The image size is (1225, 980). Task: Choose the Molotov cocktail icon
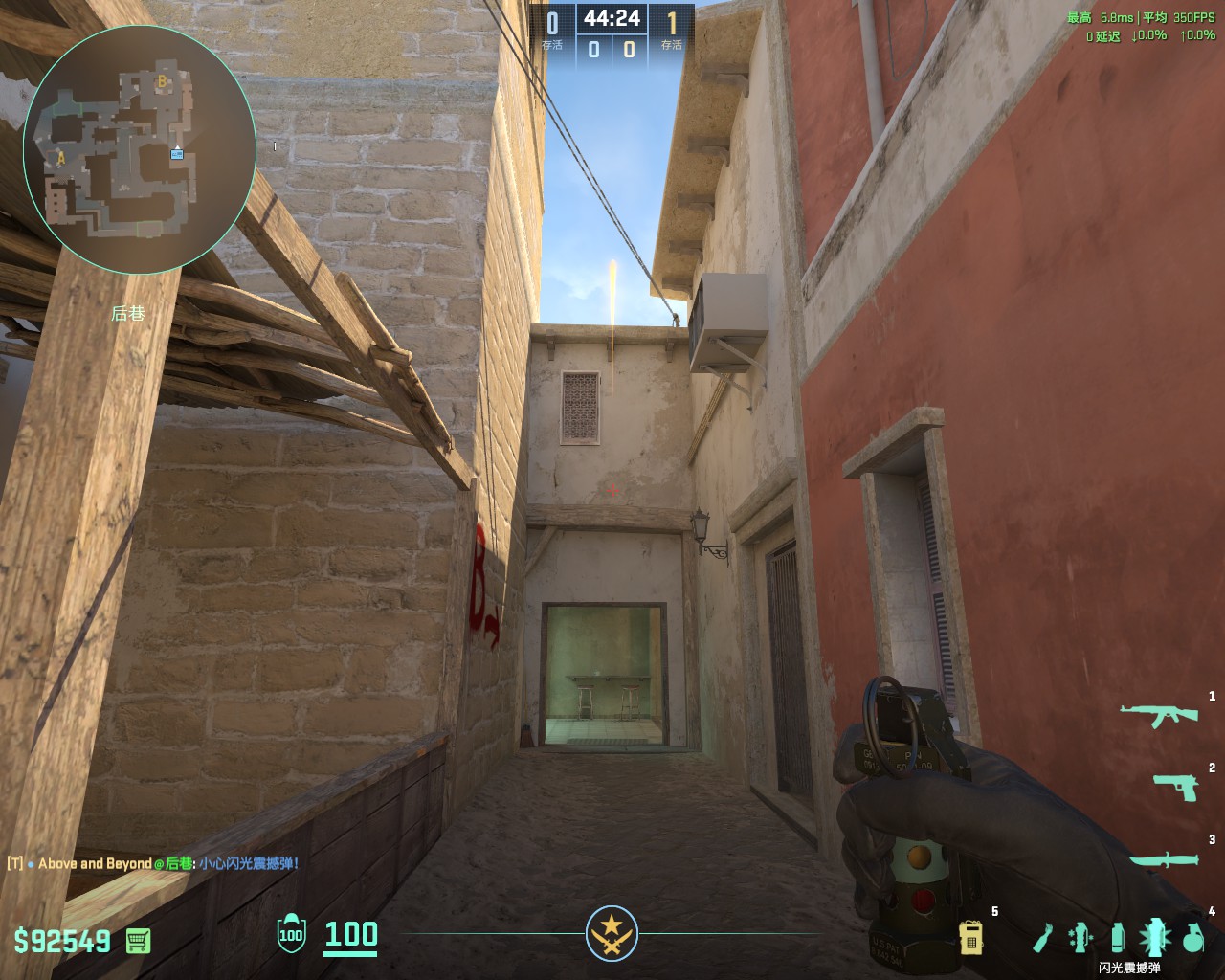pyautogui.click(x=1042, y=938)
